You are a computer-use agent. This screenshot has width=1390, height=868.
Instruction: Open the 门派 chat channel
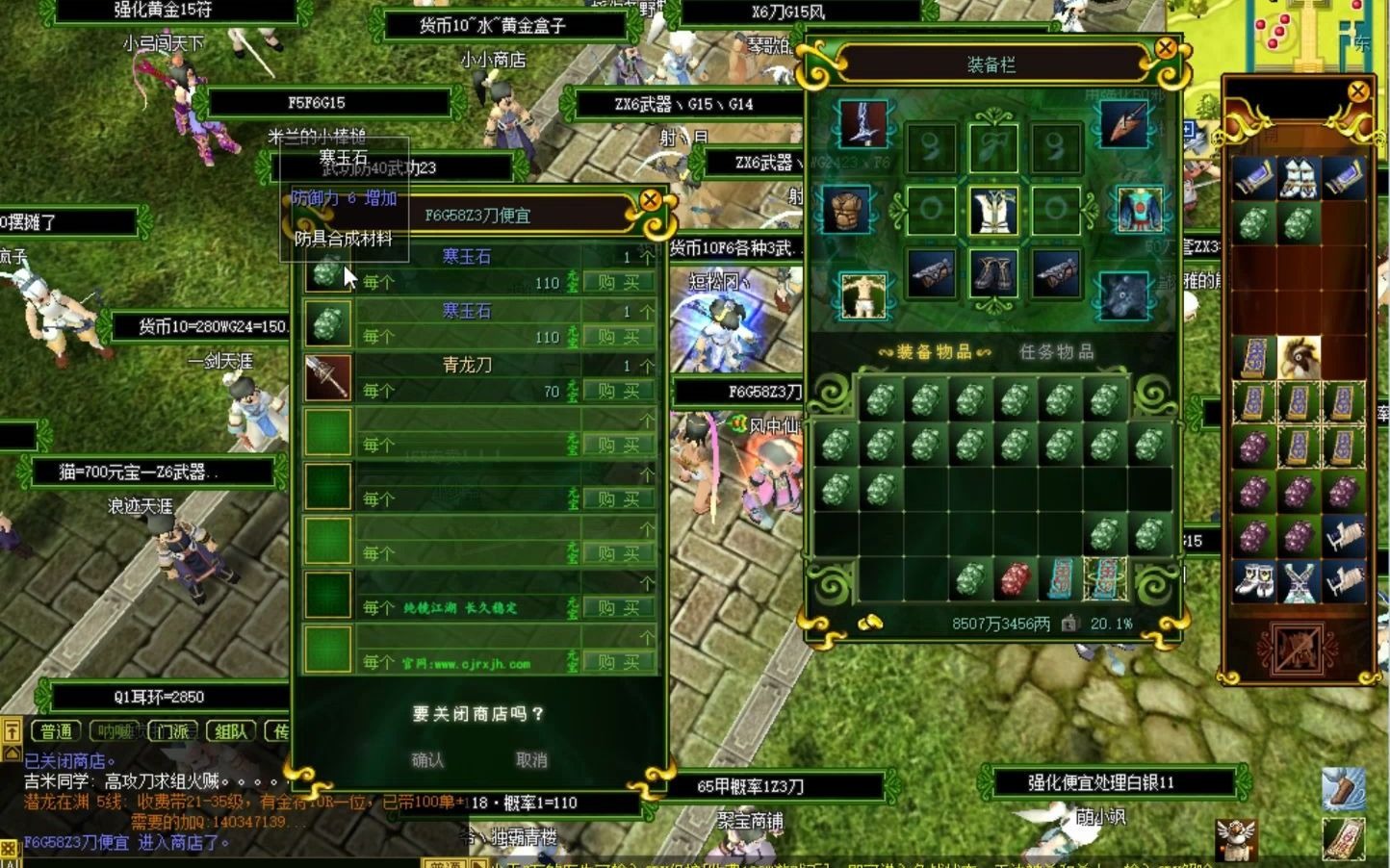click(x=173, y=731)
